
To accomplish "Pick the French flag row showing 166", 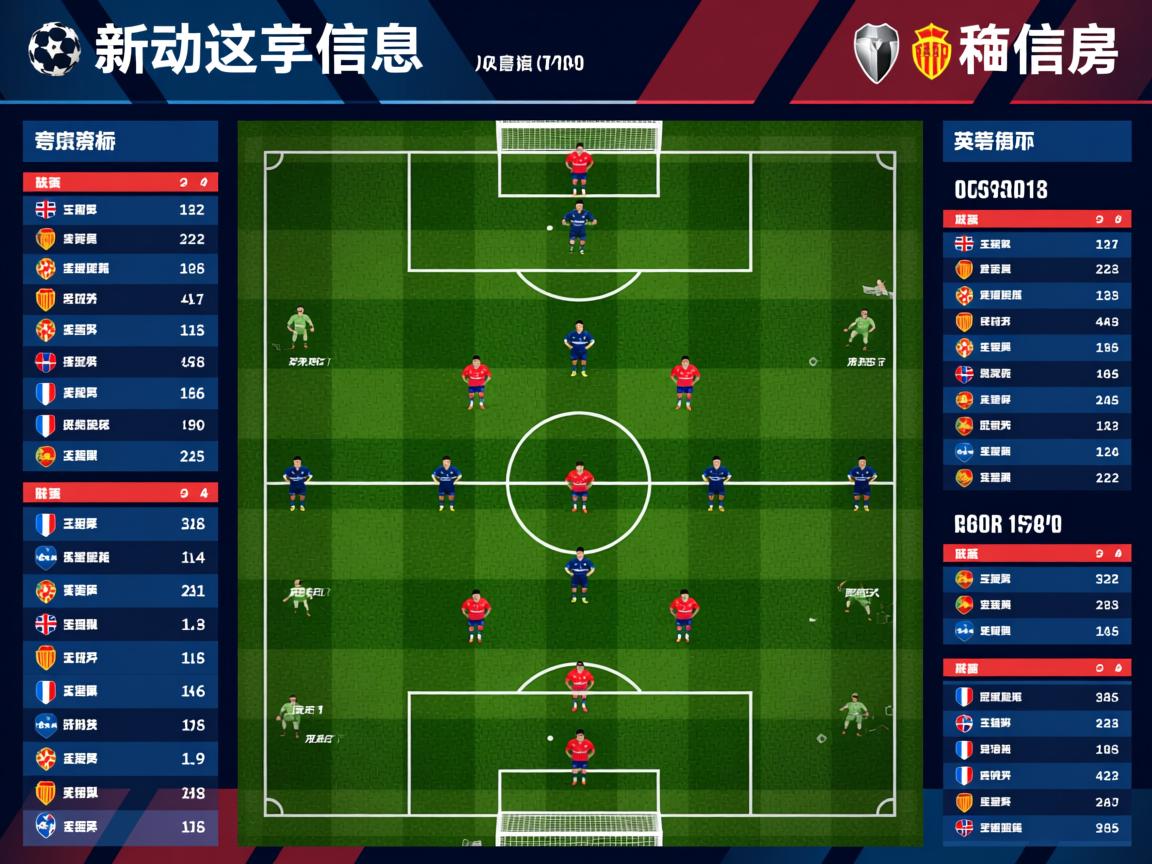I will pyautogui.click(x=120, y=394).
